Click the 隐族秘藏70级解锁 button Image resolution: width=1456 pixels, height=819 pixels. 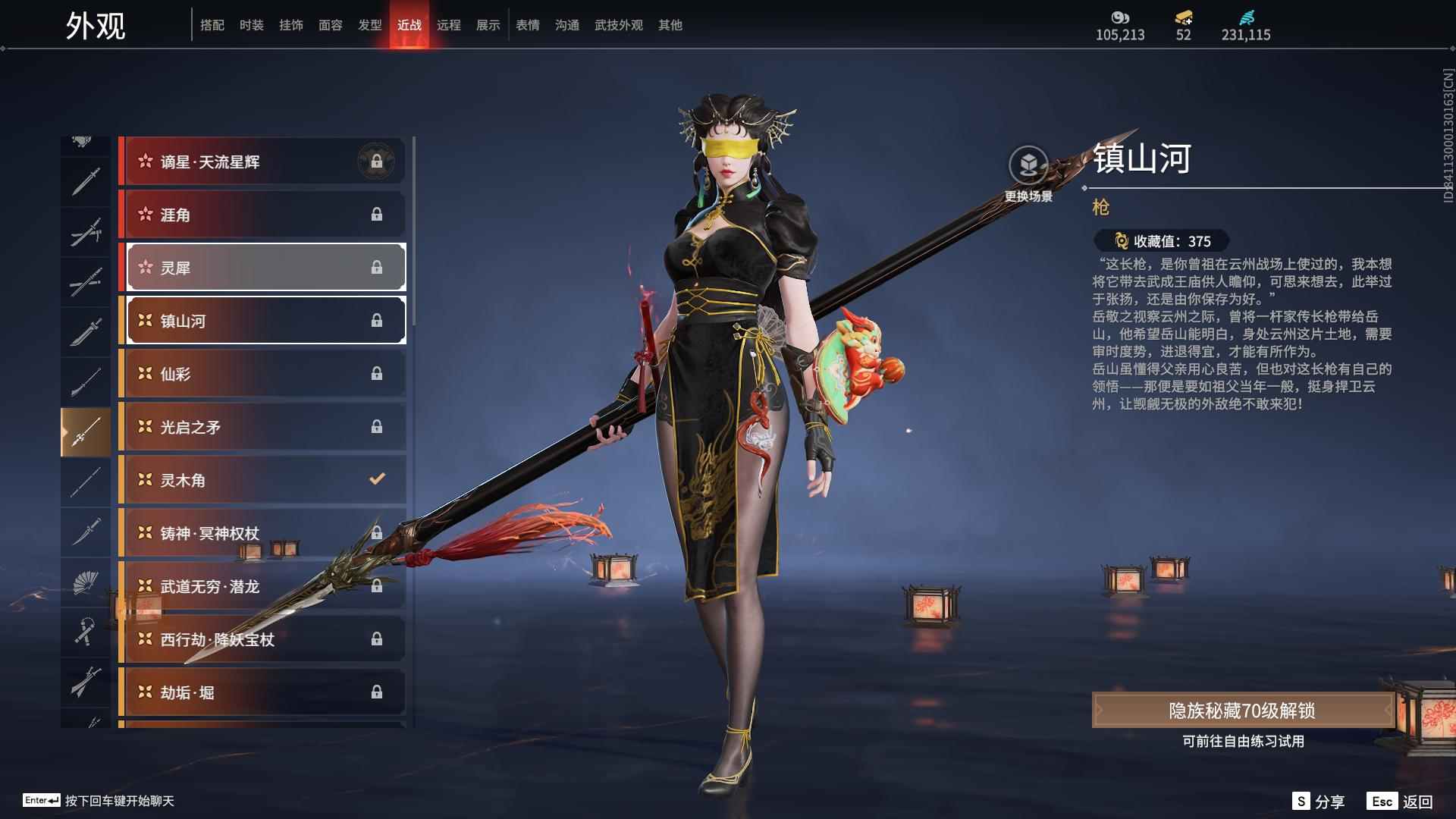[1242, 711]
